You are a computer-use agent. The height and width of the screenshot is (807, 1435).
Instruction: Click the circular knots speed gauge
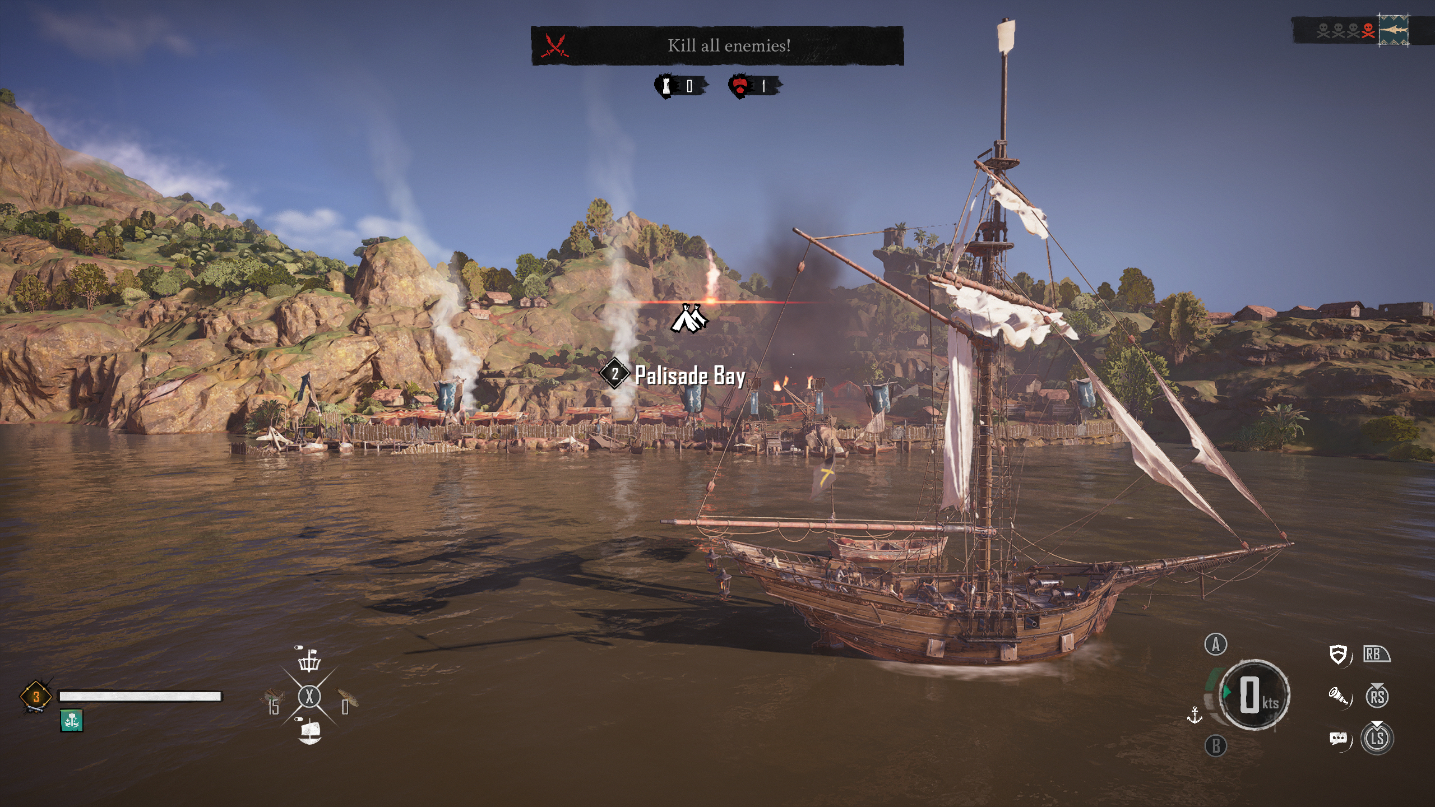1253,695
